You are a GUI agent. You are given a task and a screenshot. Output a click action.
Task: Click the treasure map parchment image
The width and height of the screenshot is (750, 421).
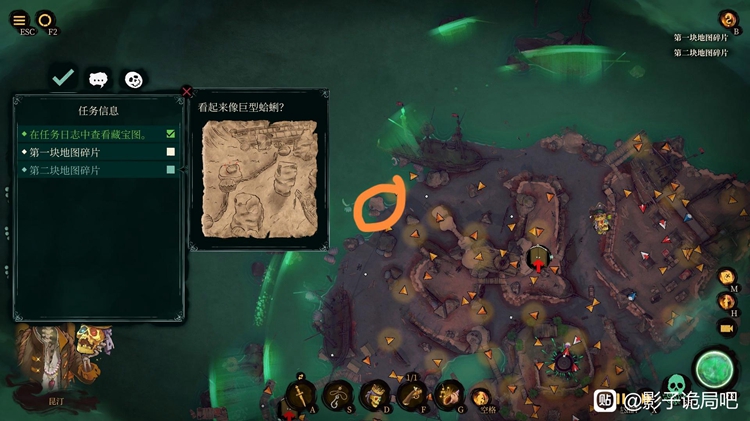click(x=259, y=179)
